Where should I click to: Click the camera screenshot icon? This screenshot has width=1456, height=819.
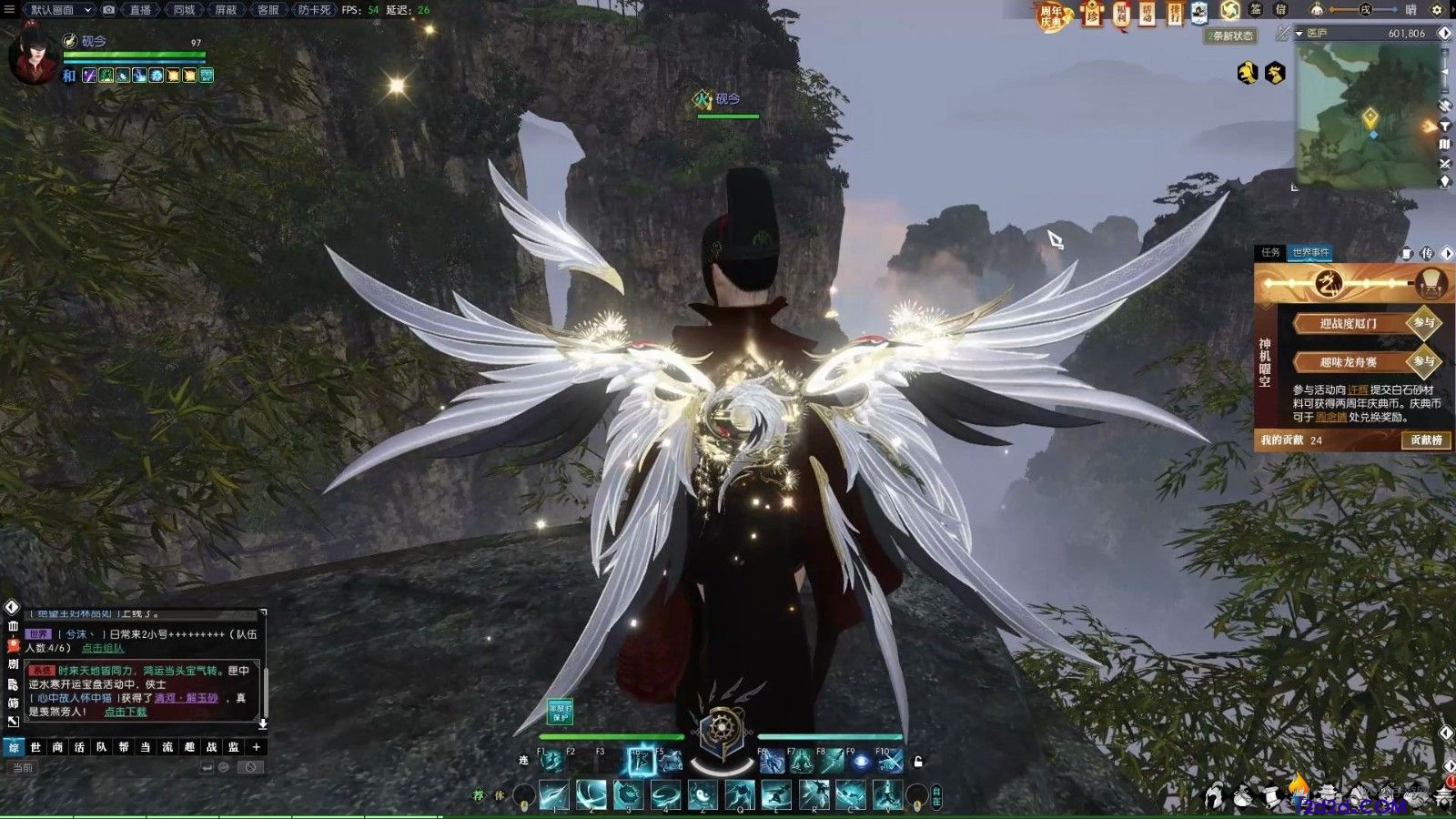[x=109, y=10]
